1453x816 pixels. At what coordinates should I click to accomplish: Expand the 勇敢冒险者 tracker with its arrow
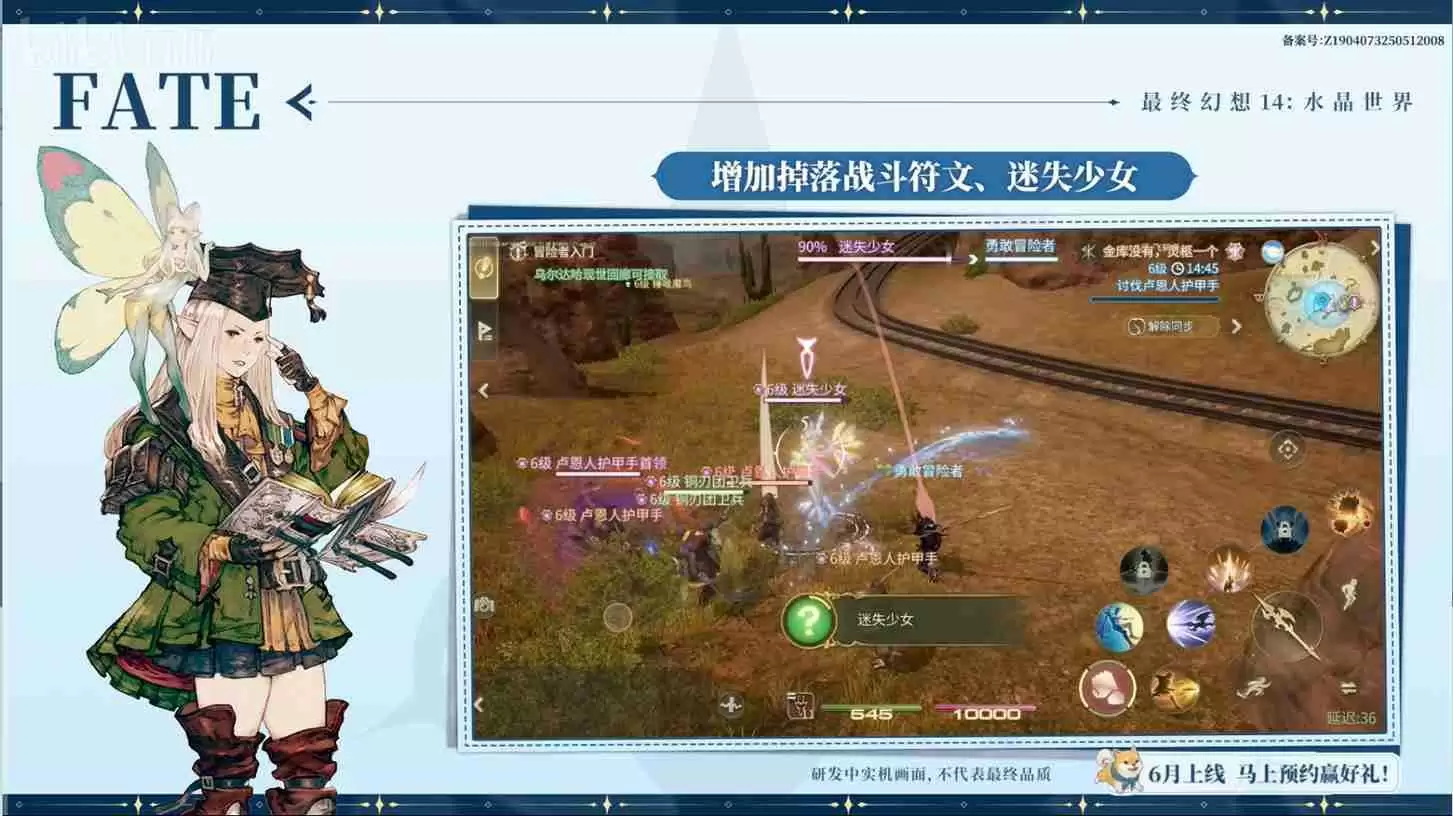click(x=974, y=259)
